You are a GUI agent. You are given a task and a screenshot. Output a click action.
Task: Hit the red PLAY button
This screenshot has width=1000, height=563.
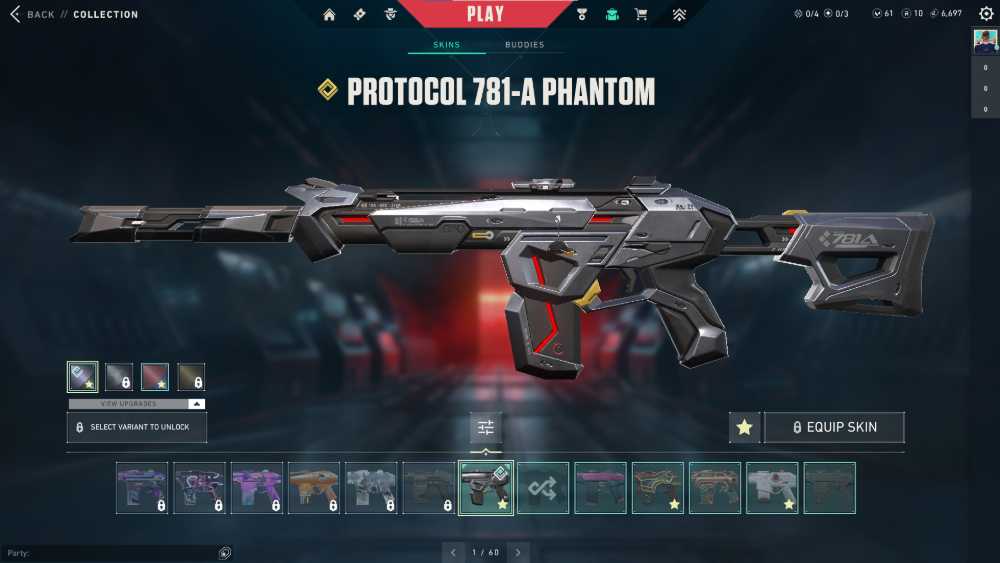click(x=485, y=14)
